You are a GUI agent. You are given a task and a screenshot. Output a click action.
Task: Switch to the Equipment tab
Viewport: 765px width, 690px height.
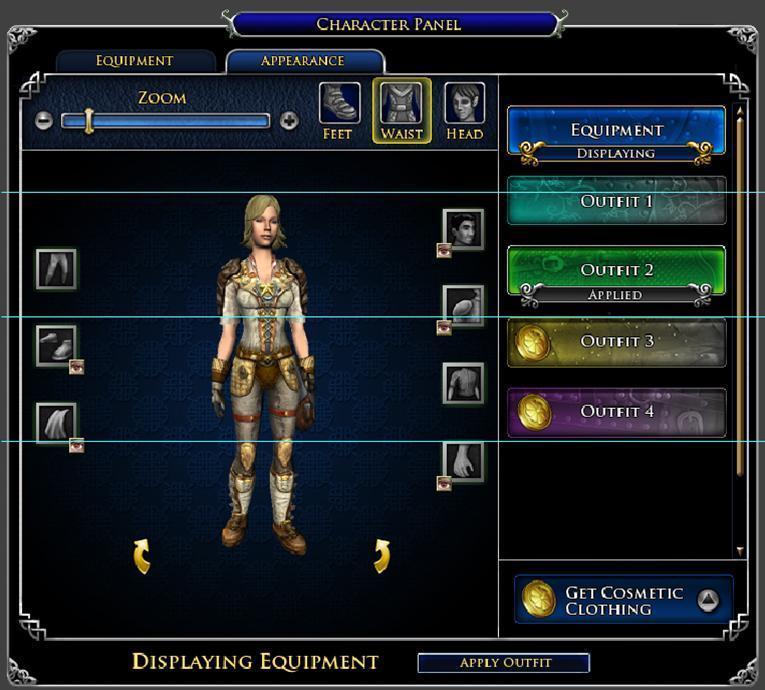point(135,61)
